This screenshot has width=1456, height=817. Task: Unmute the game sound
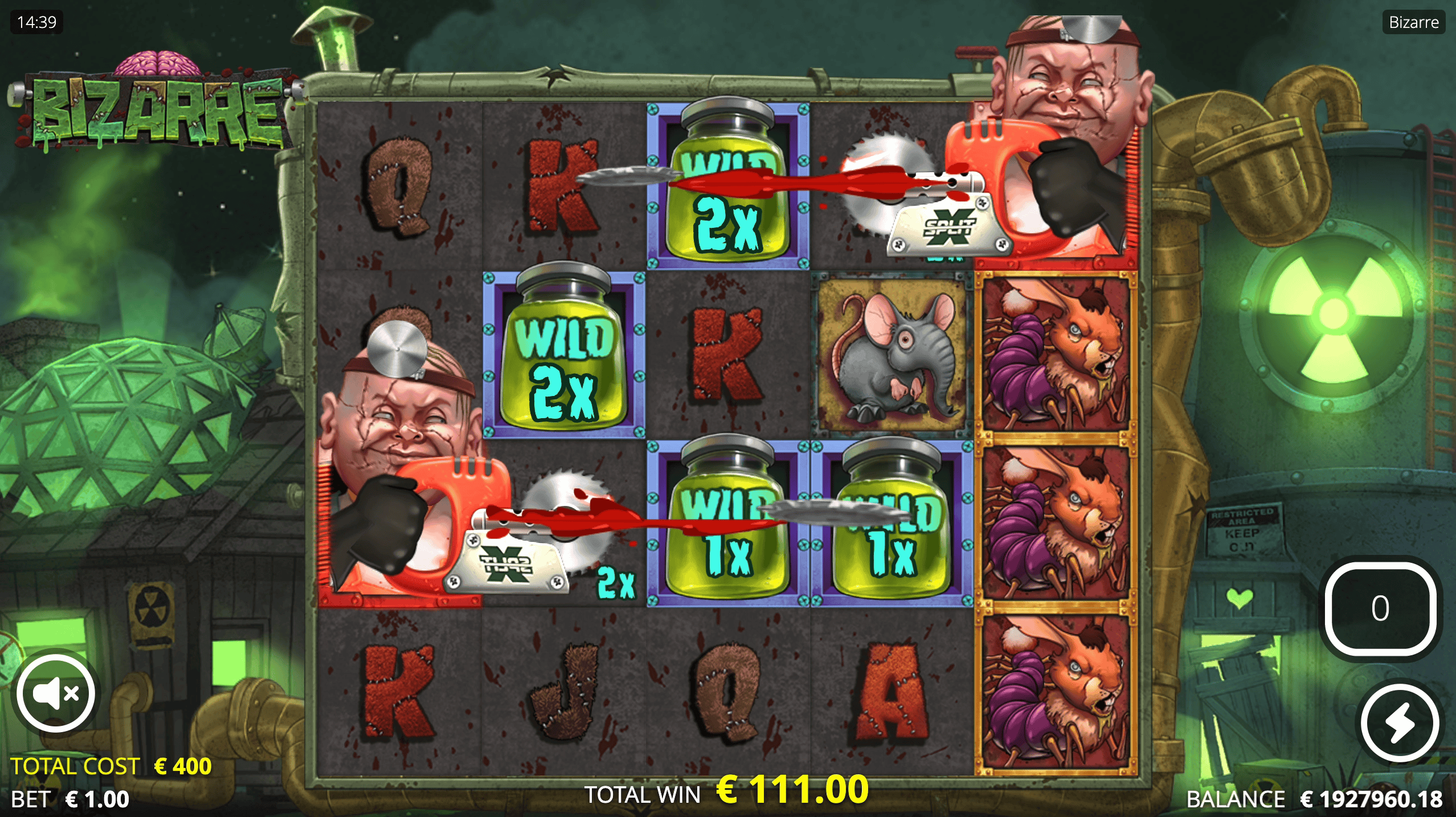(x=55, y=693)
